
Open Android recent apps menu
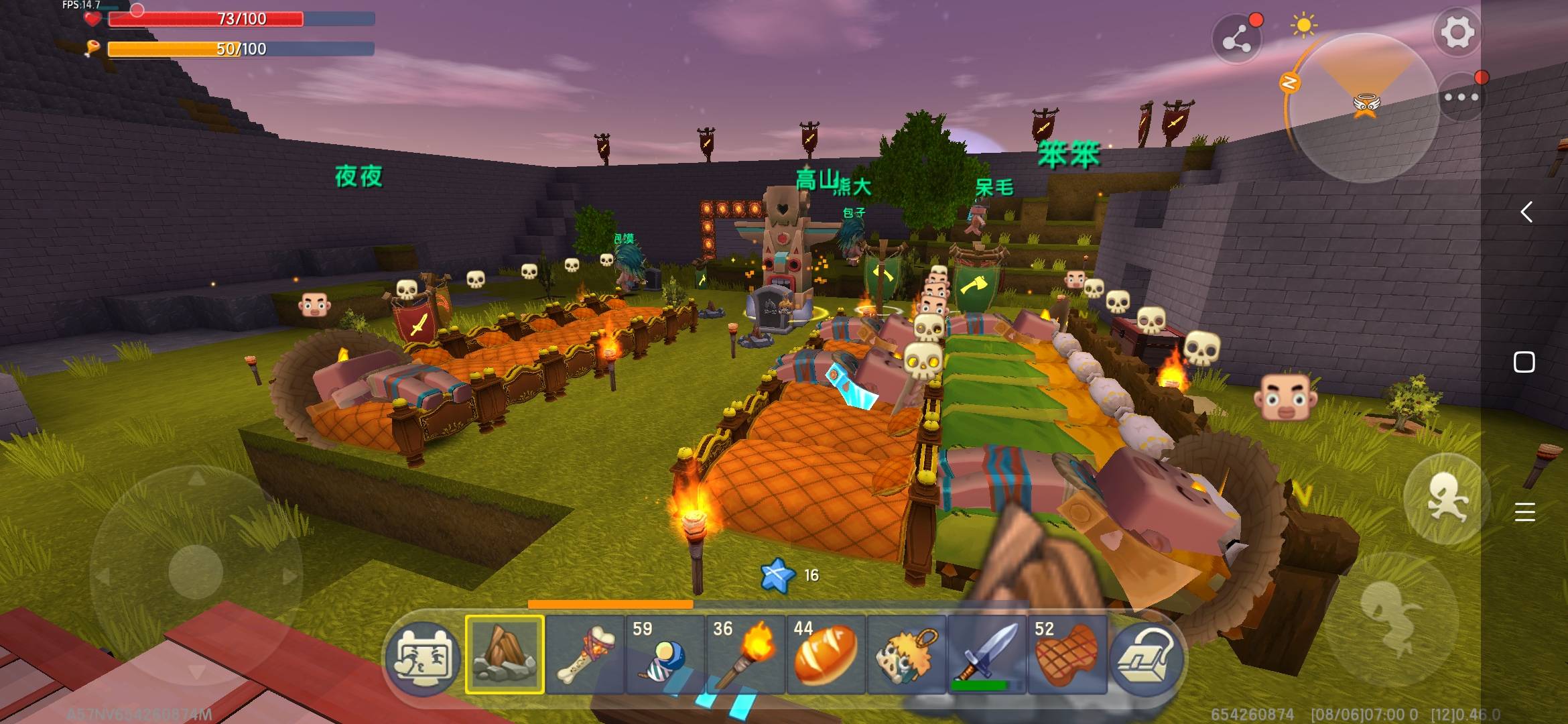tap(1524, 511)
